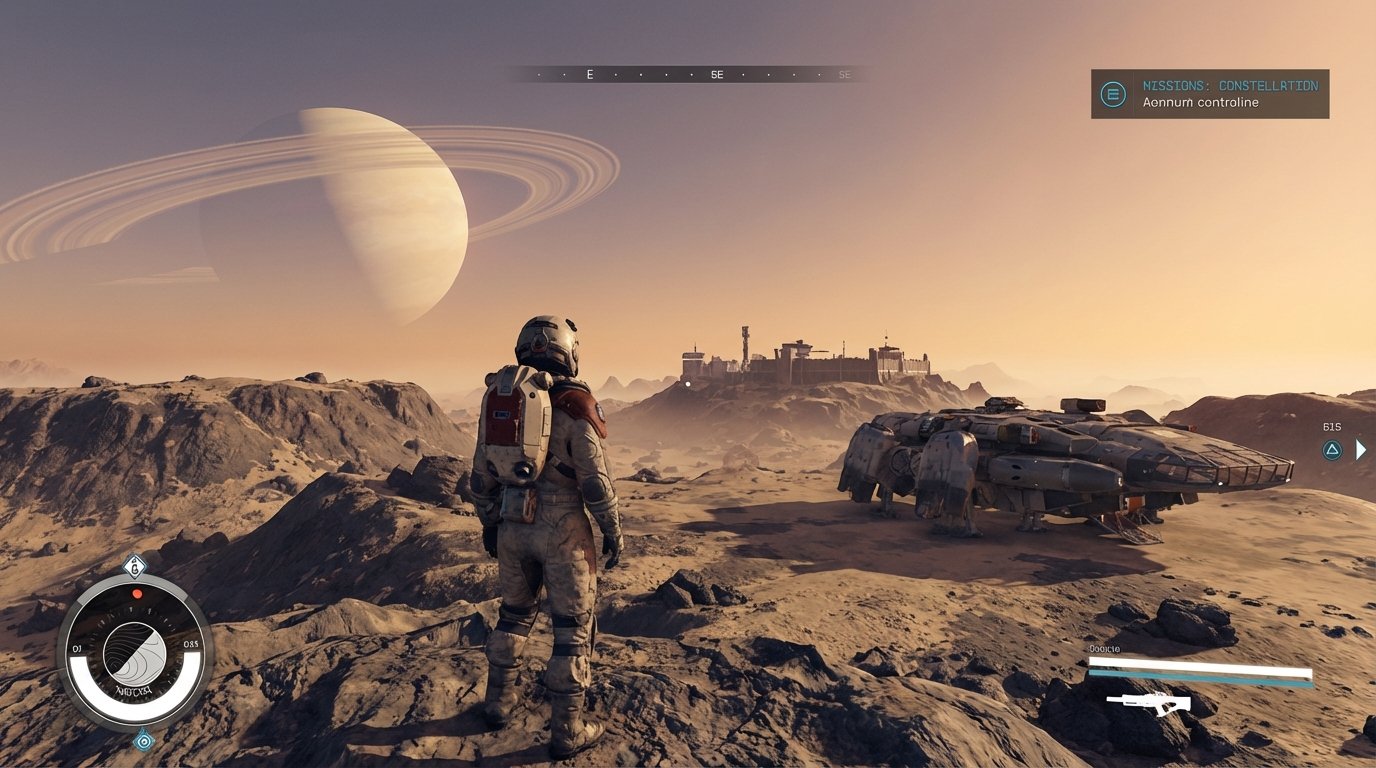The width and height of the screenshot is (1376, 768).
Task: Click the 615 distance readout
Action: pyautogui.click(x=1330, y=425)
